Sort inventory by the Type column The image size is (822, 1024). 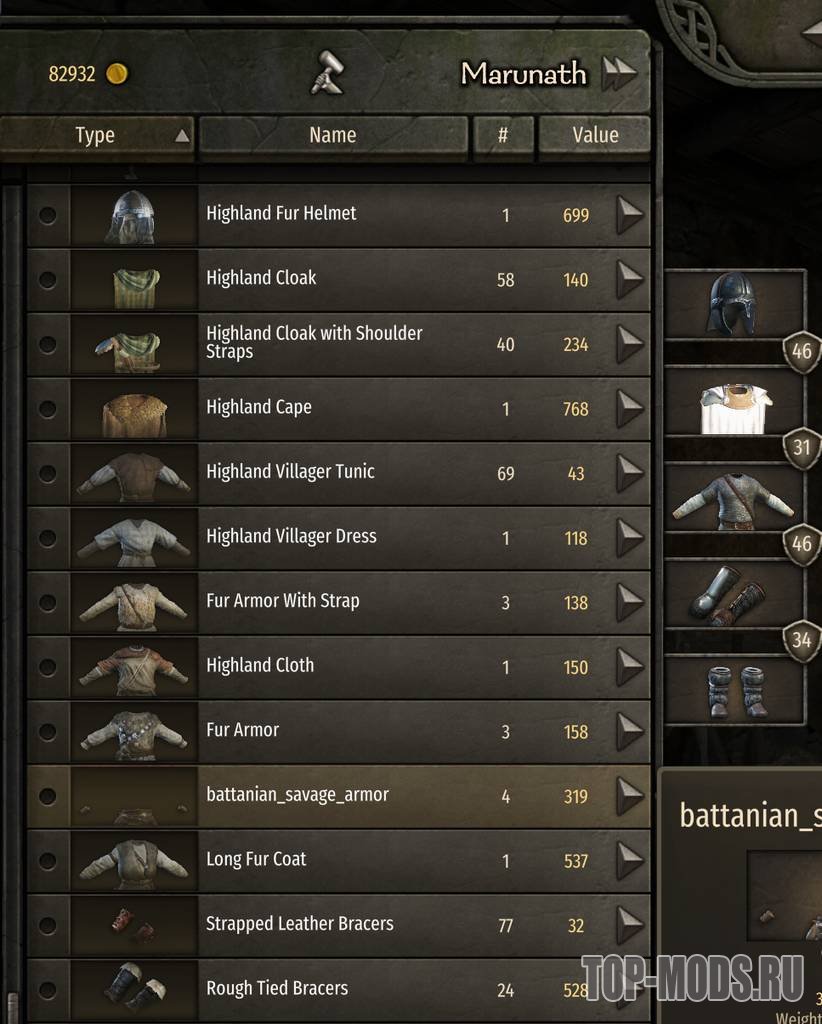[x=96, y=135]
